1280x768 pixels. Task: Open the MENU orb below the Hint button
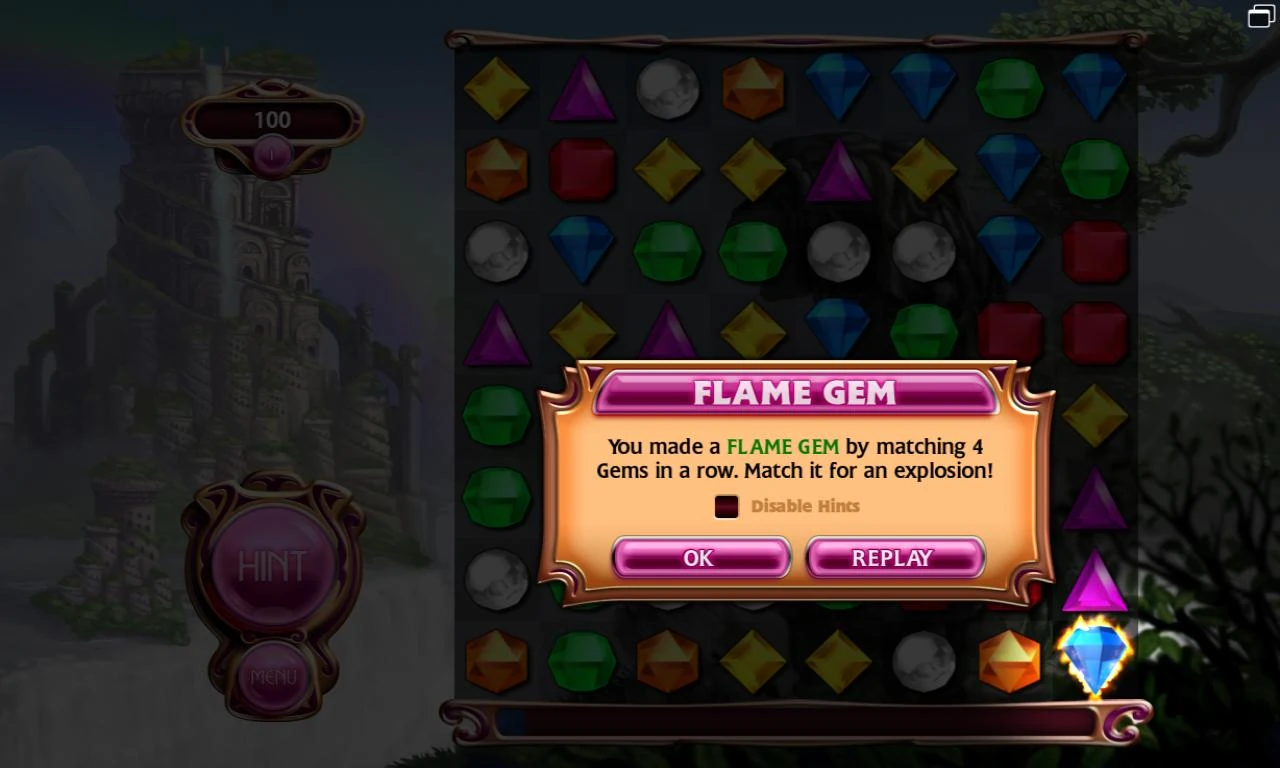pyautogui.click(x=272, y=675)
